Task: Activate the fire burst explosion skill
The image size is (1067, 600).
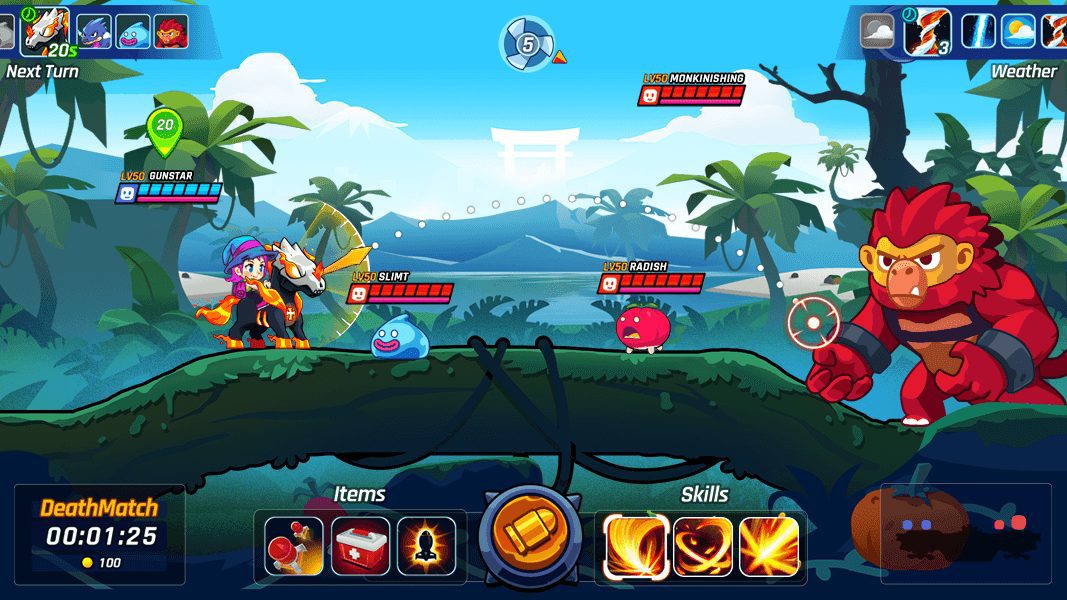Action: click(769, 546)
